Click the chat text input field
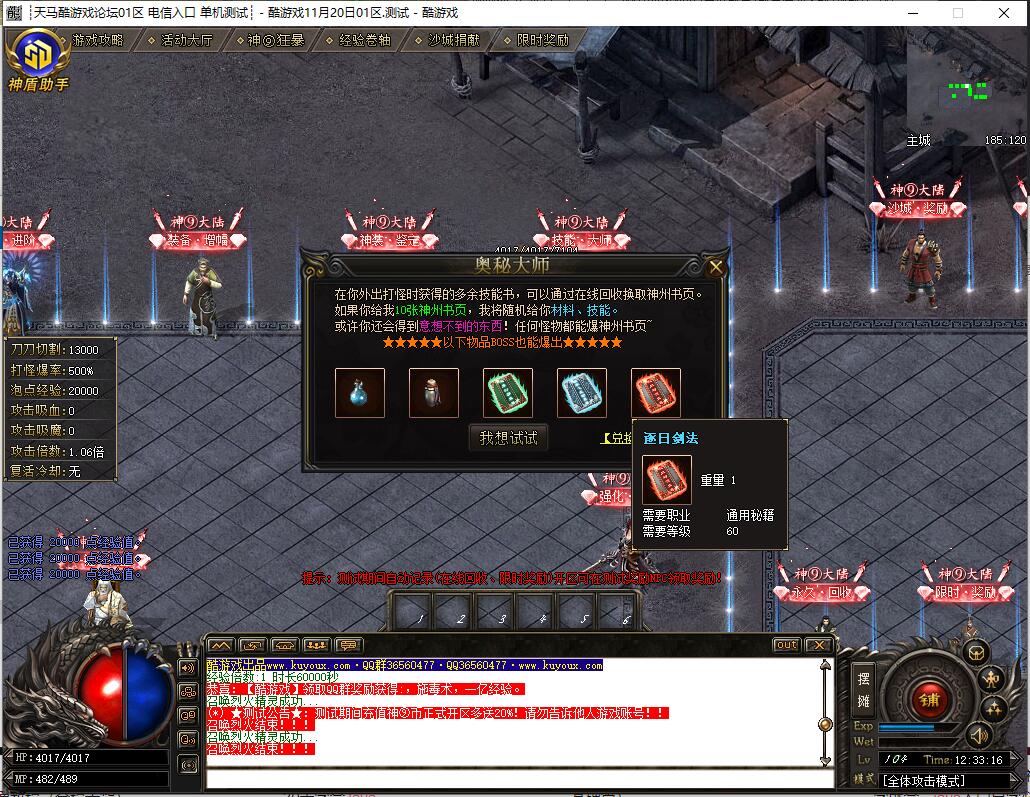1030x797 pixels. point(515,779)
